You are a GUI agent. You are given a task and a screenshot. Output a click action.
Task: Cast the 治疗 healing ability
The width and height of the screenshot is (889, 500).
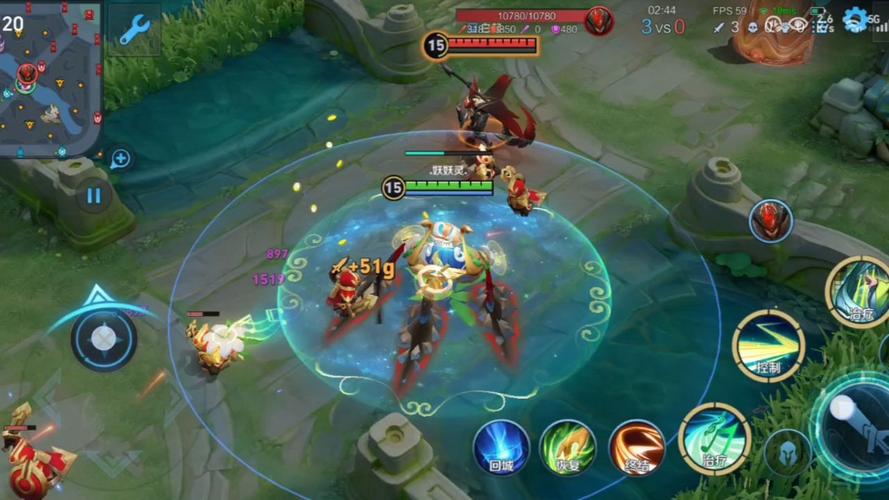(x=714, y=438)
